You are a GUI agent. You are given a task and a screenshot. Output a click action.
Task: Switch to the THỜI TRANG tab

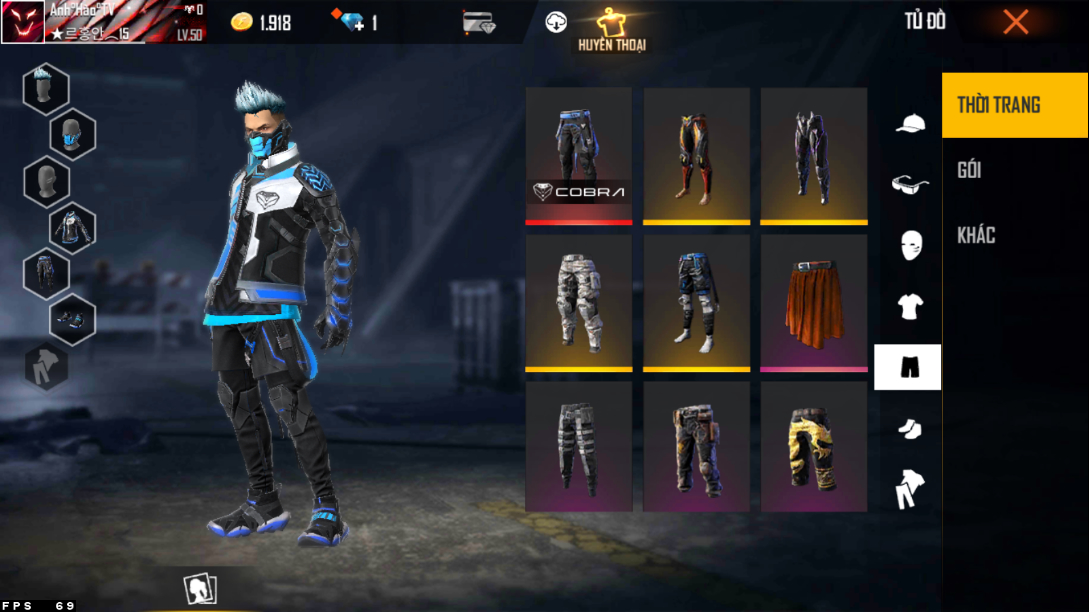coord(1014,105)
